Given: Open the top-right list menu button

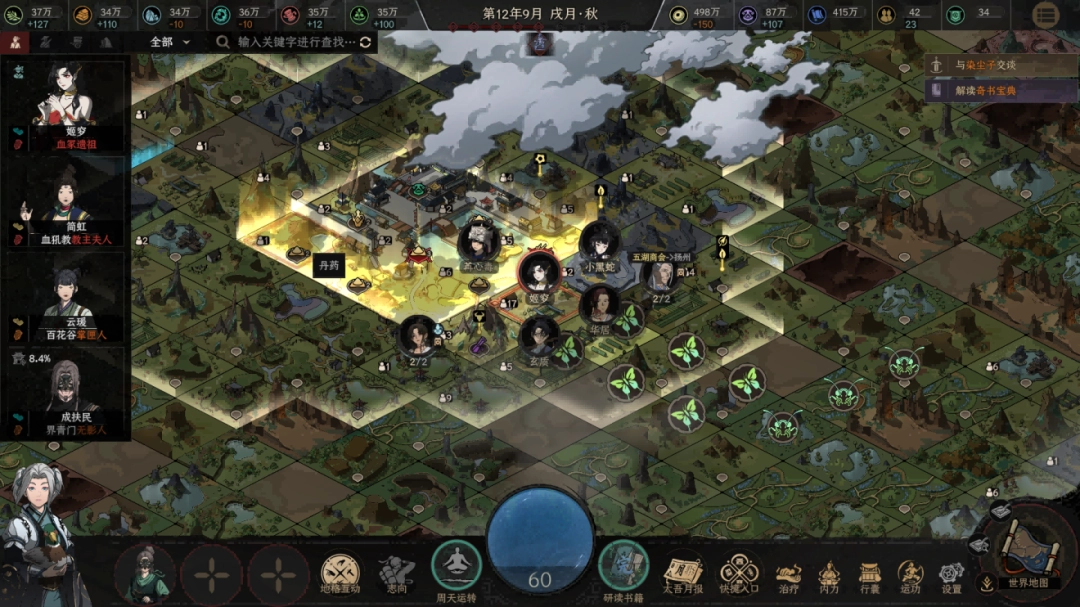Looking at the screenshot, I should pos(1046,15).
